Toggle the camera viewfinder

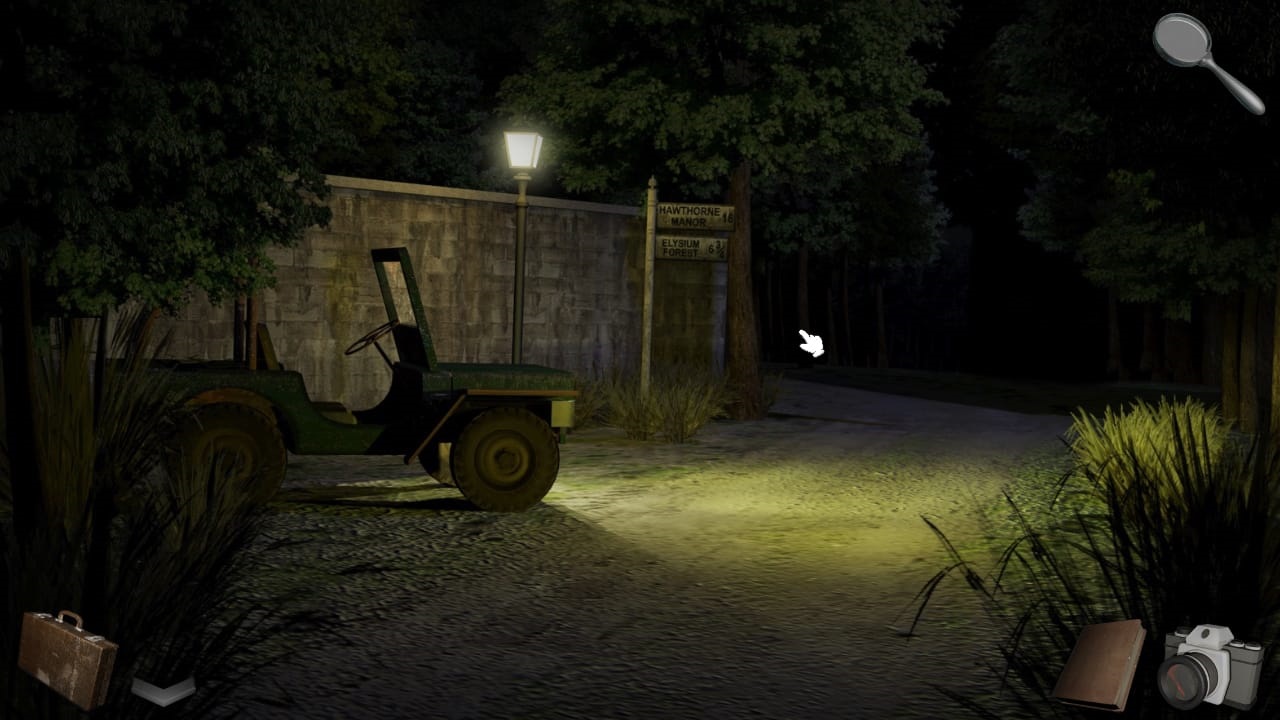tap(1206, 633)
